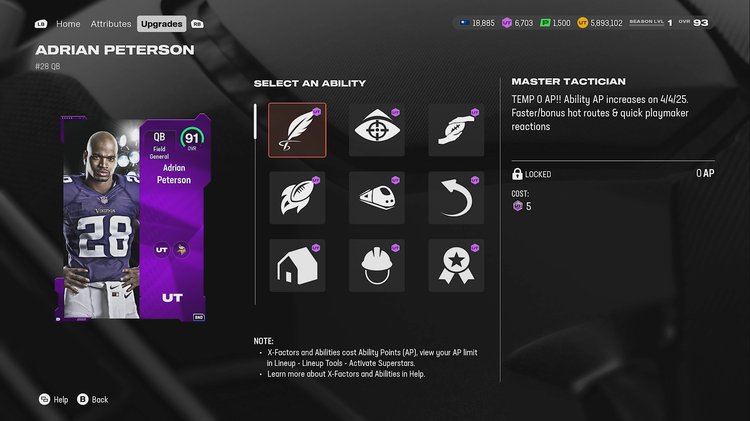Pick the hard hat ability
The width and height of the screenshot is (750, 421).
point(377,265)
